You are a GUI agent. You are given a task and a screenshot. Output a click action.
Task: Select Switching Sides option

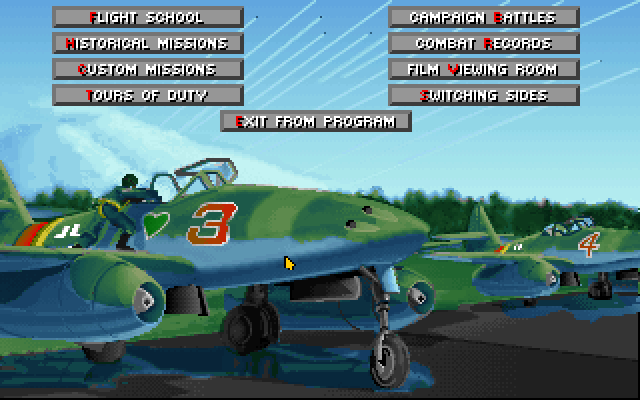484,95
